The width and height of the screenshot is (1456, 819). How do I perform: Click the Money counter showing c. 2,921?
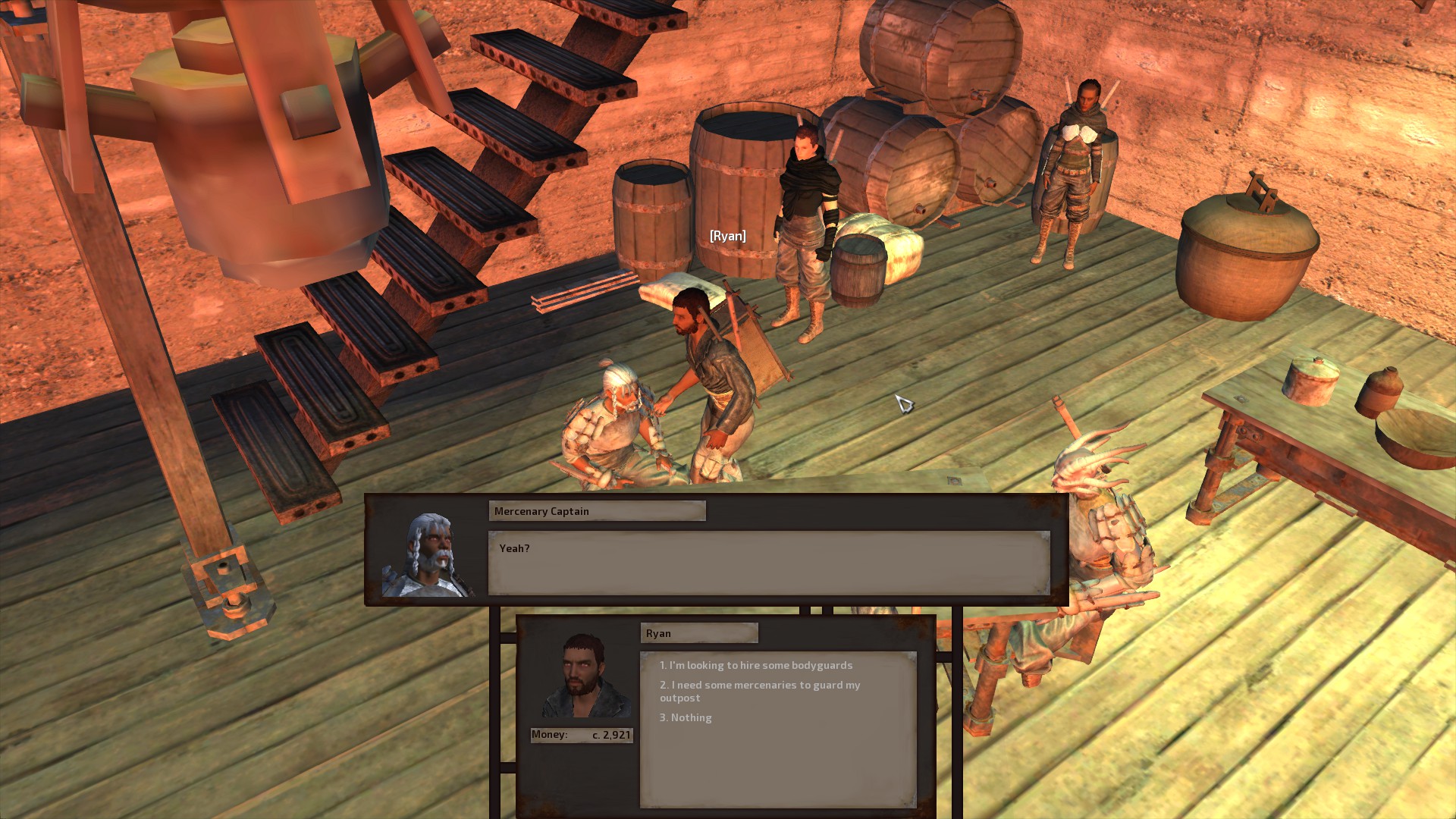tap(581, 734)
